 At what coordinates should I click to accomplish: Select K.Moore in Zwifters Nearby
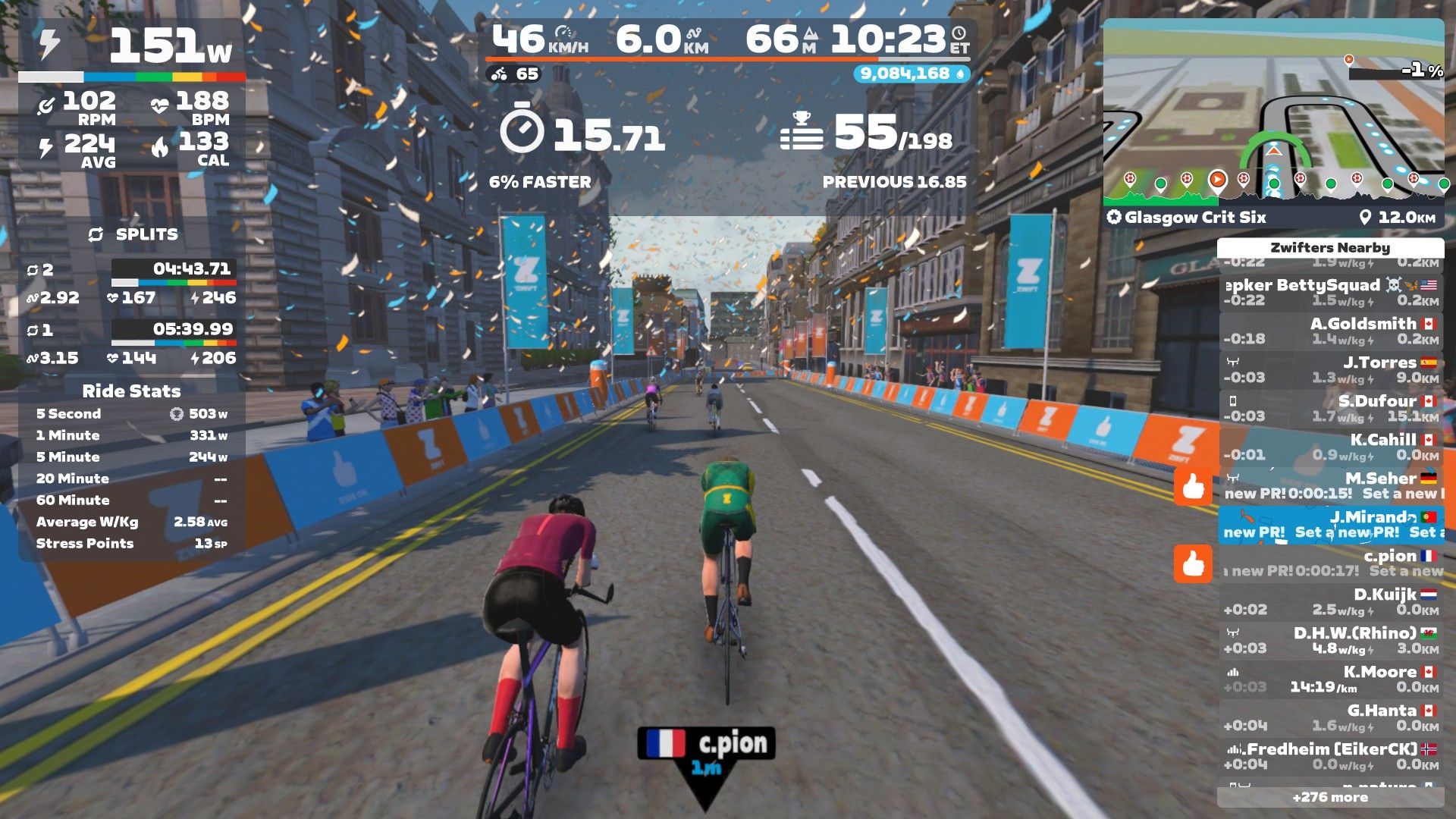coord(1331,679)
